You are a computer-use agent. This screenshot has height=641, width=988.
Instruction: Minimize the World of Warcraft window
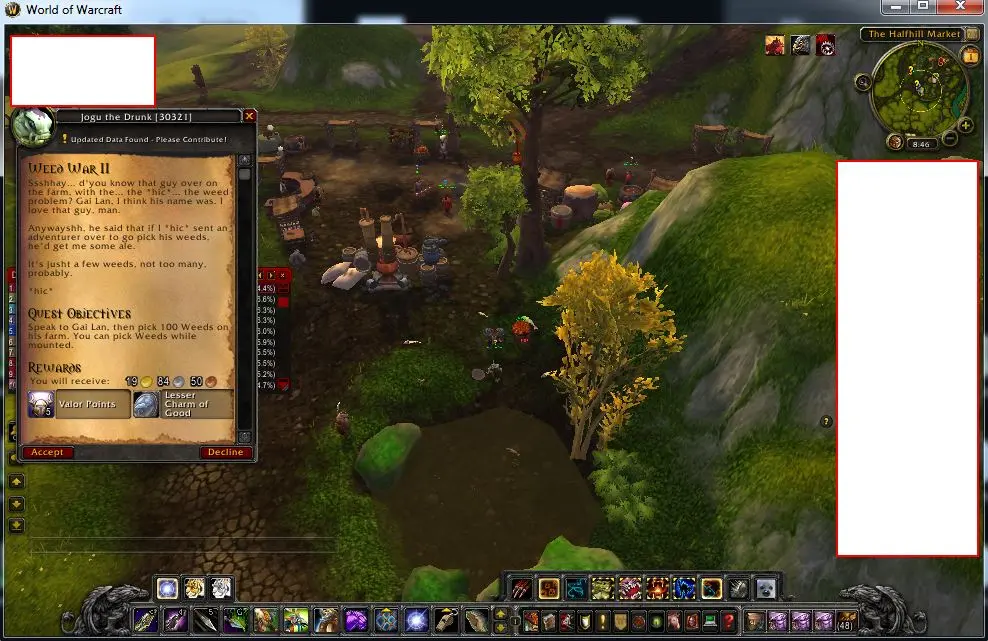pyautogui.click(x=894, y=7)
